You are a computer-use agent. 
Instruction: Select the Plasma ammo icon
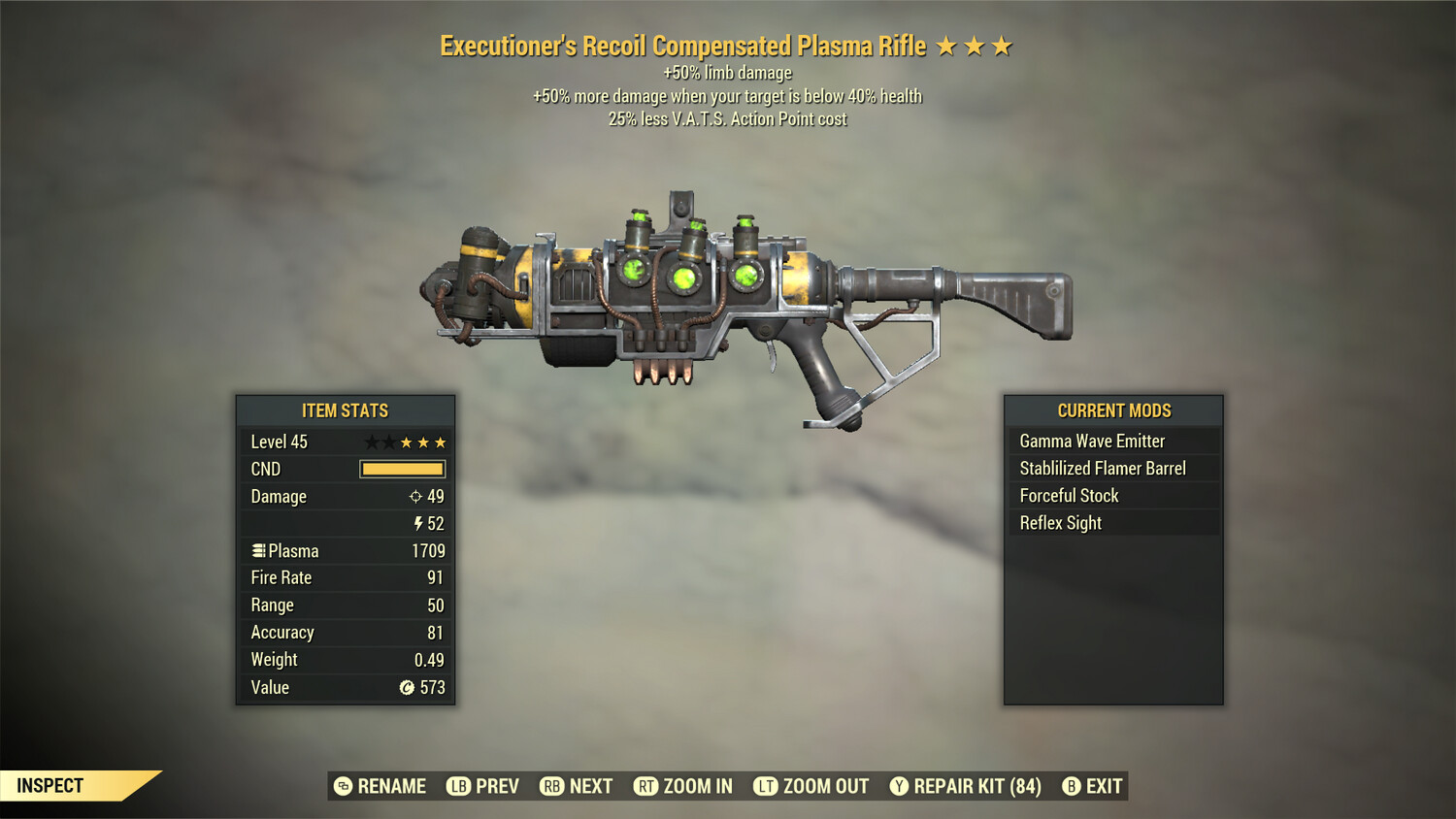click(257, 550)
